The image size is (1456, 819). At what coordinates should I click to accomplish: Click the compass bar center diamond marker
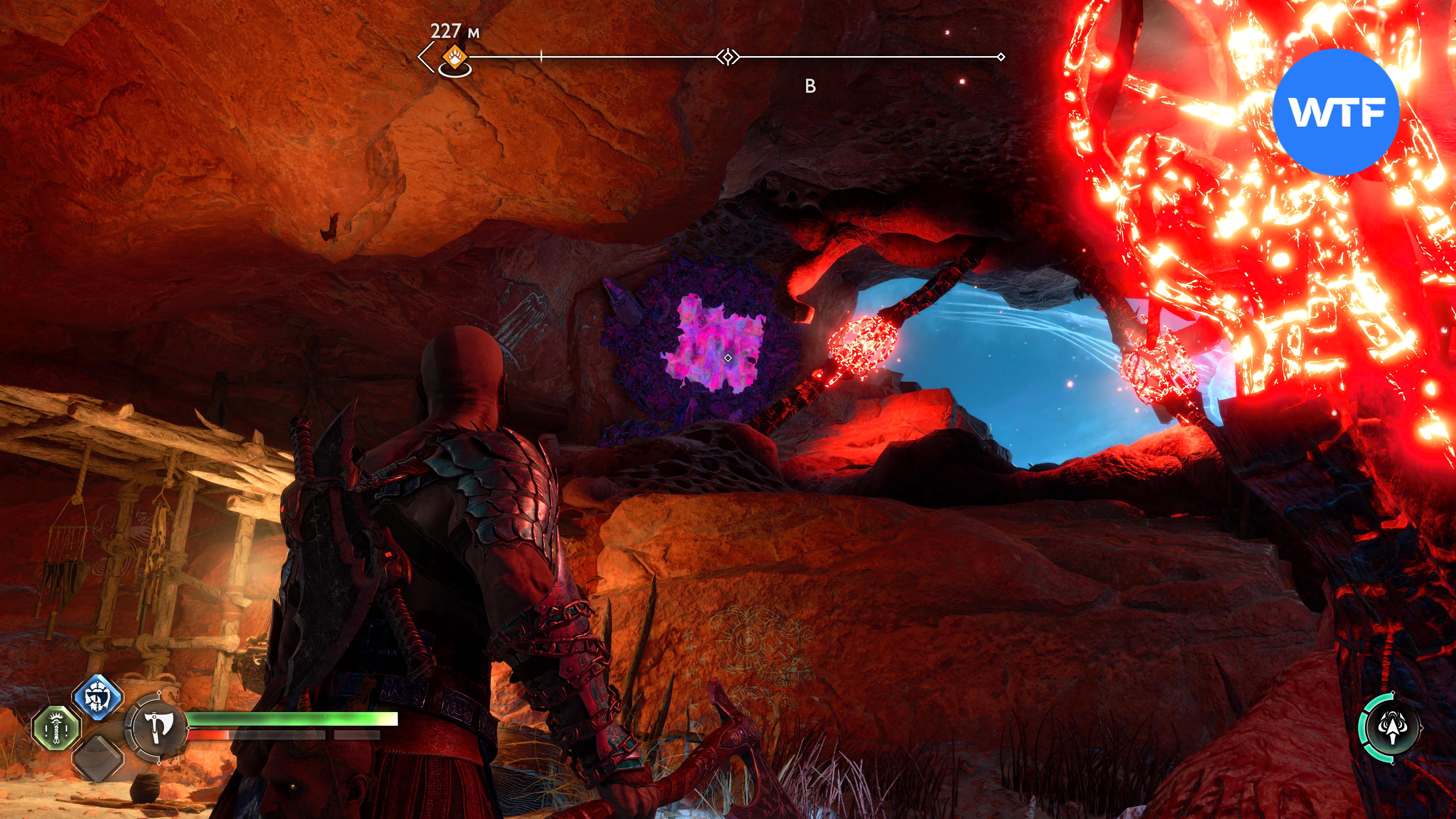728,57
